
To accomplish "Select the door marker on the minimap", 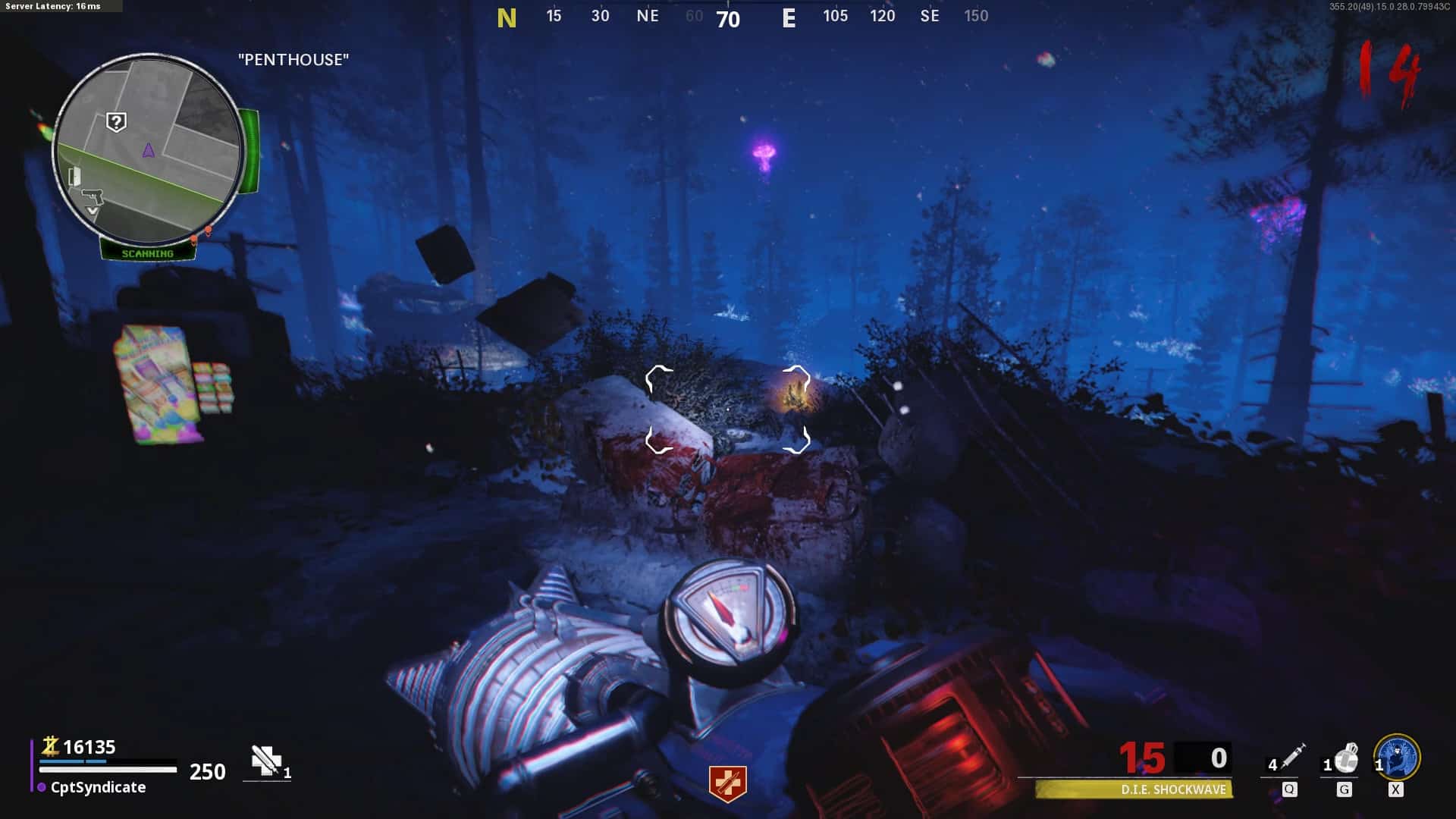I will click(x=74, y=177).
